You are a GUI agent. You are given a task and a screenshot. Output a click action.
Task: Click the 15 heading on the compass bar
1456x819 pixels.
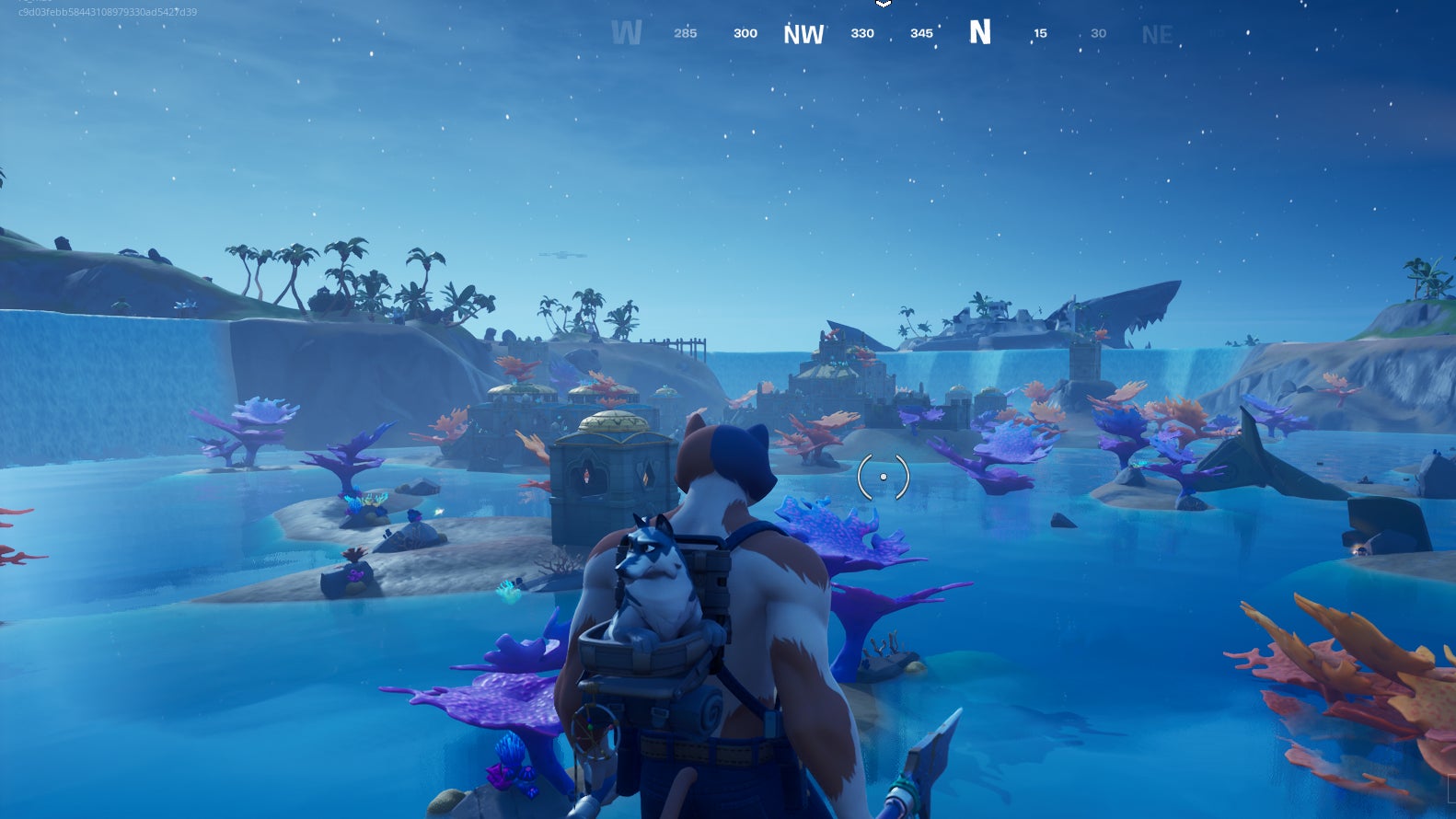point(1040,33)
